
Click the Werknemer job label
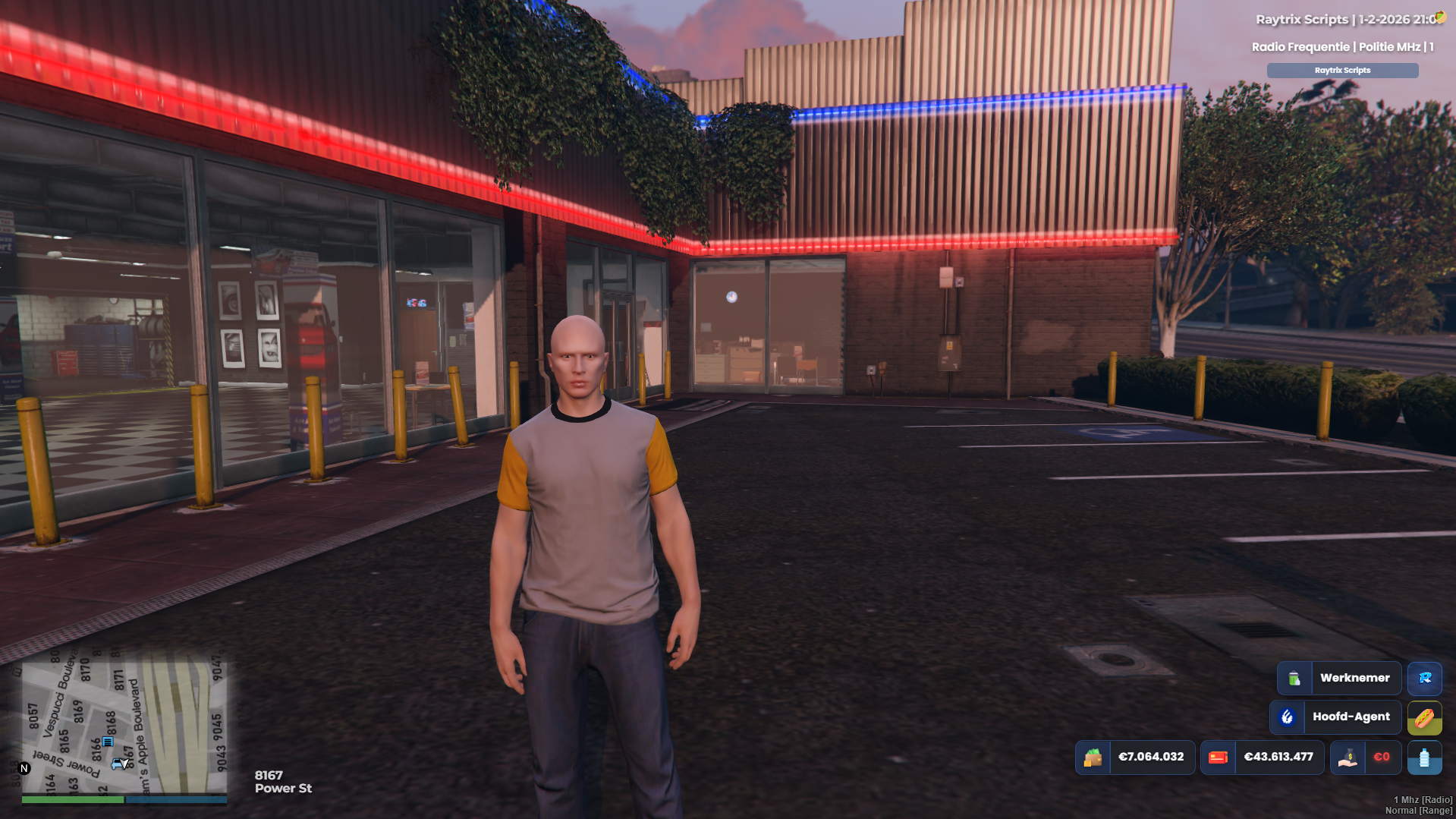tap(1355, 678)
